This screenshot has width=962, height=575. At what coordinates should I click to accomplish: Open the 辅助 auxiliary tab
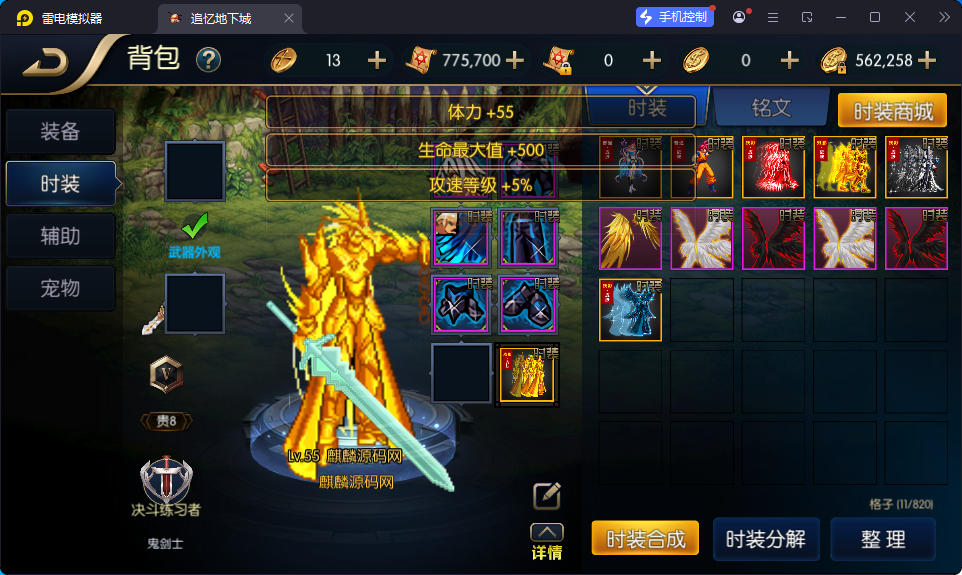point(60,237)
